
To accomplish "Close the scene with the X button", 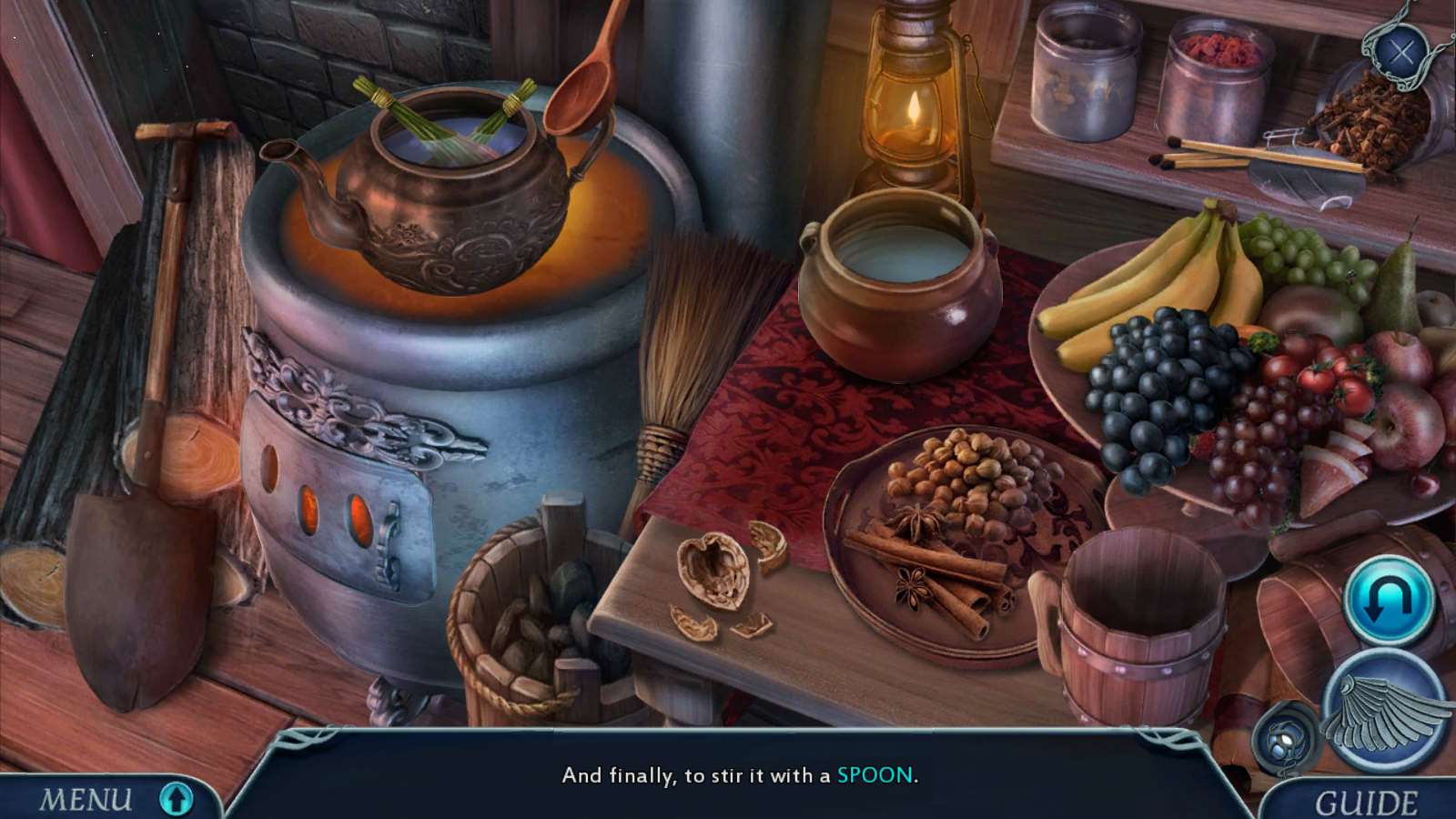I will [1401, 52].
